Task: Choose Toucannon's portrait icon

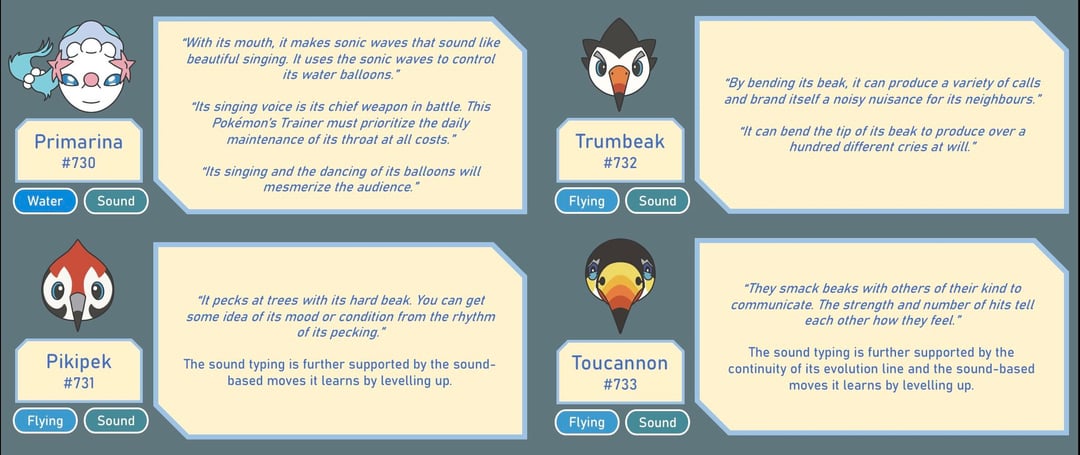Action: (x=620, y=285)
